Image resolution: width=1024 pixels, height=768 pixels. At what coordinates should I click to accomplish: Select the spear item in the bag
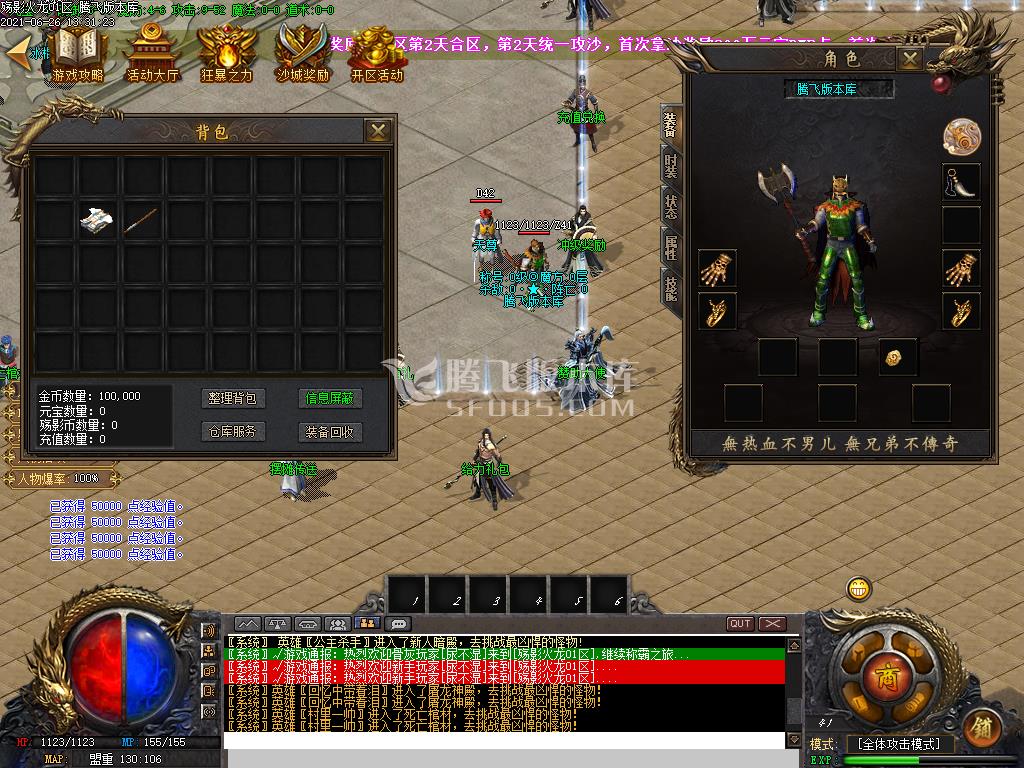click(x=141, y=220)
